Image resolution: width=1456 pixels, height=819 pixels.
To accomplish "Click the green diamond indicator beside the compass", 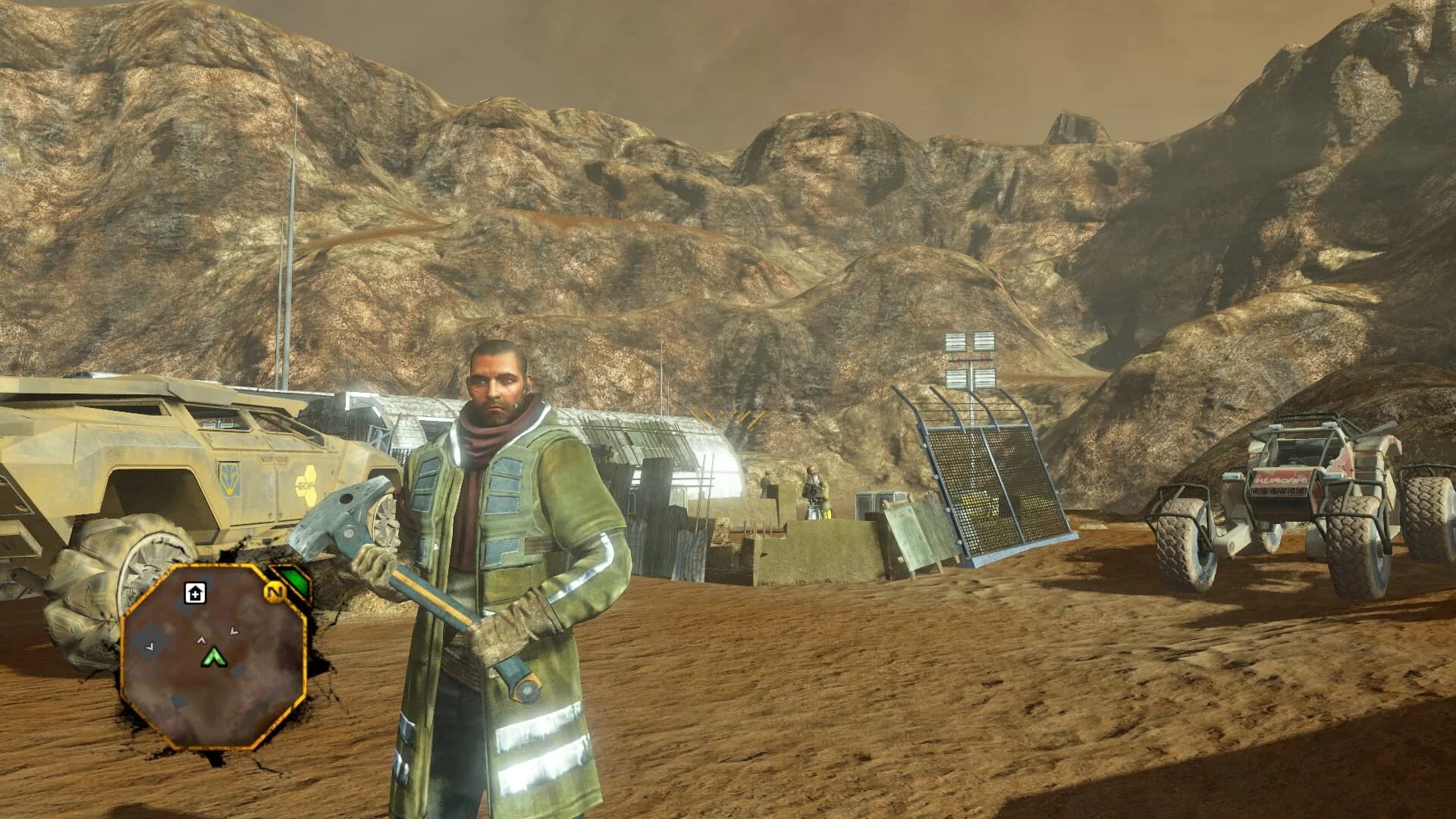I will coord(294,580).
